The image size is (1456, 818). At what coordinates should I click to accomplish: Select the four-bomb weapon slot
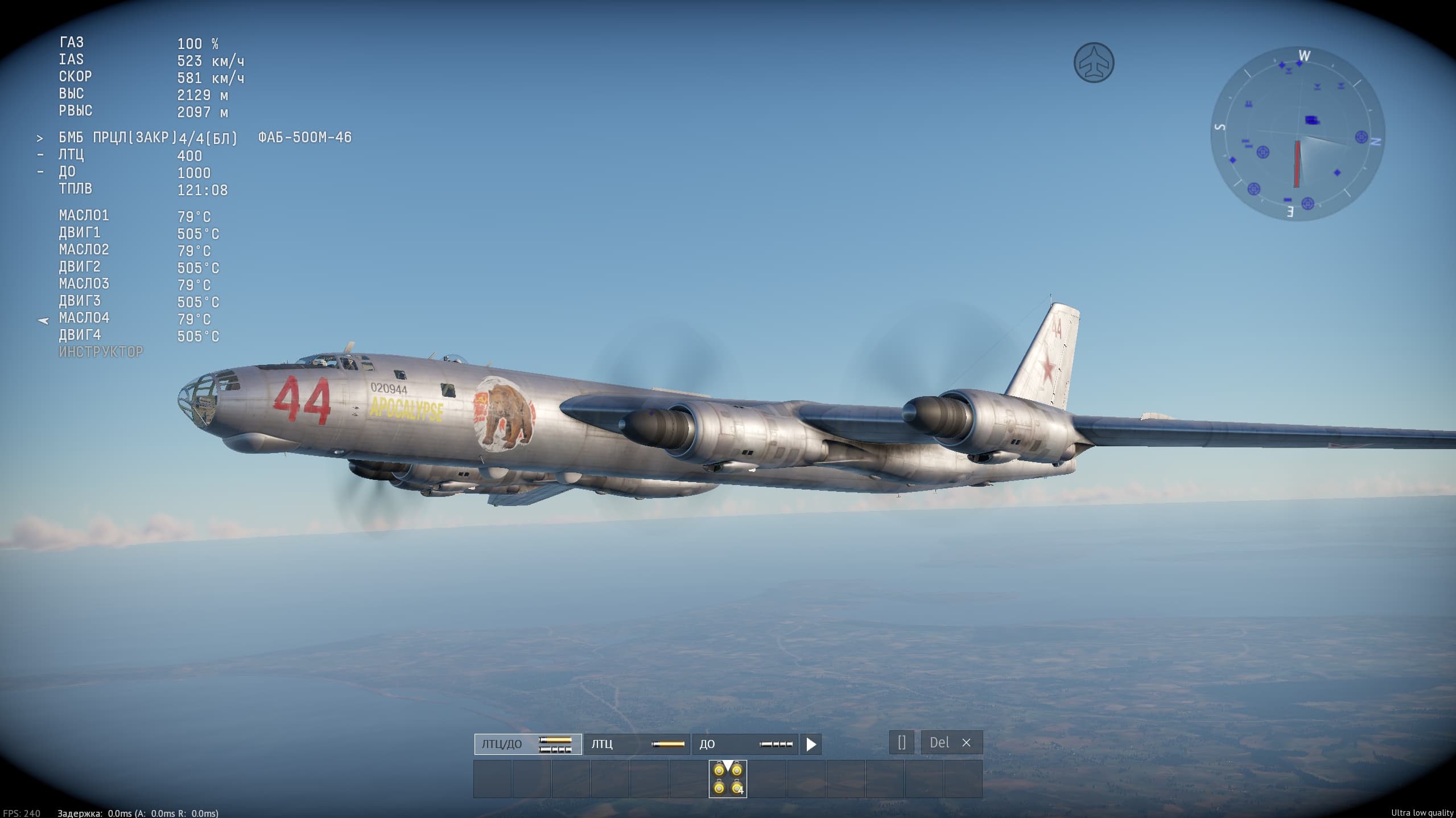pos(728,779)
